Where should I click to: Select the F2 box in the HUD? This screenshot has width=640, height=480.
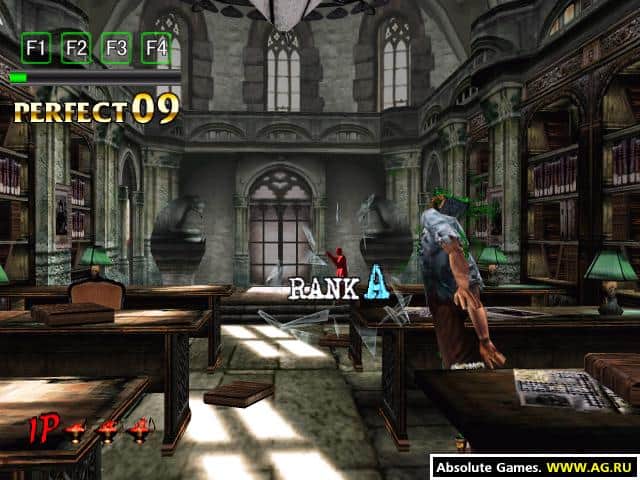[76, 48]
